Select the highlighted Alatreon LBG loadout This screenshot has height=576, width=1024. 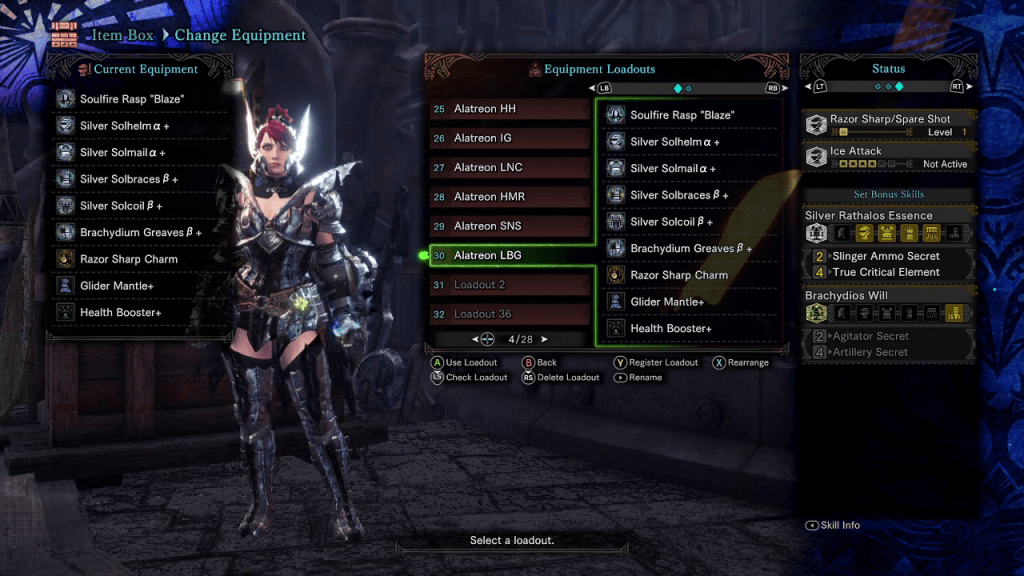510,255
